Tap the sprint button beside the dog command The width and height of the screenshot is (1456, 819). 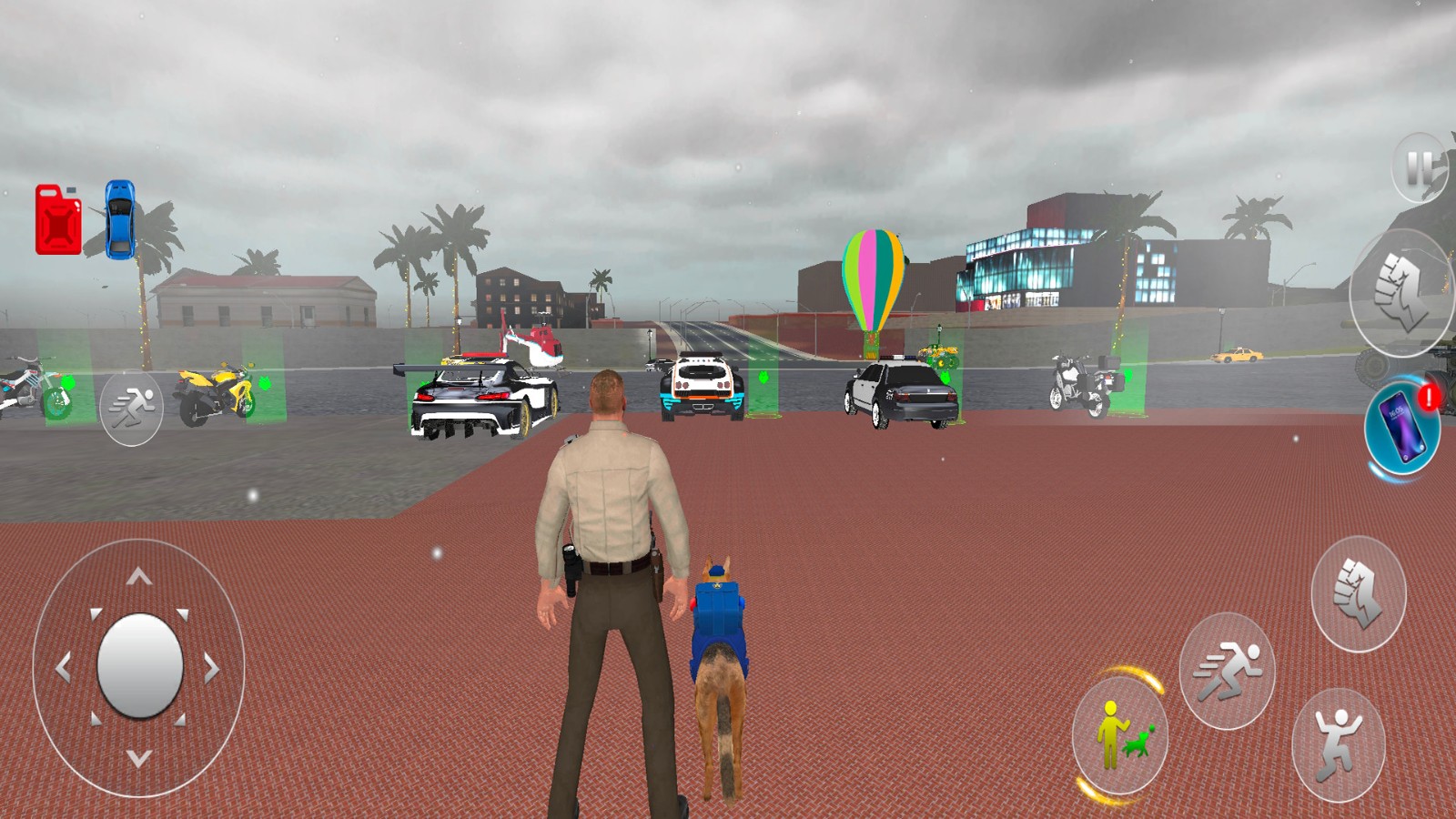pos(1227,671)
